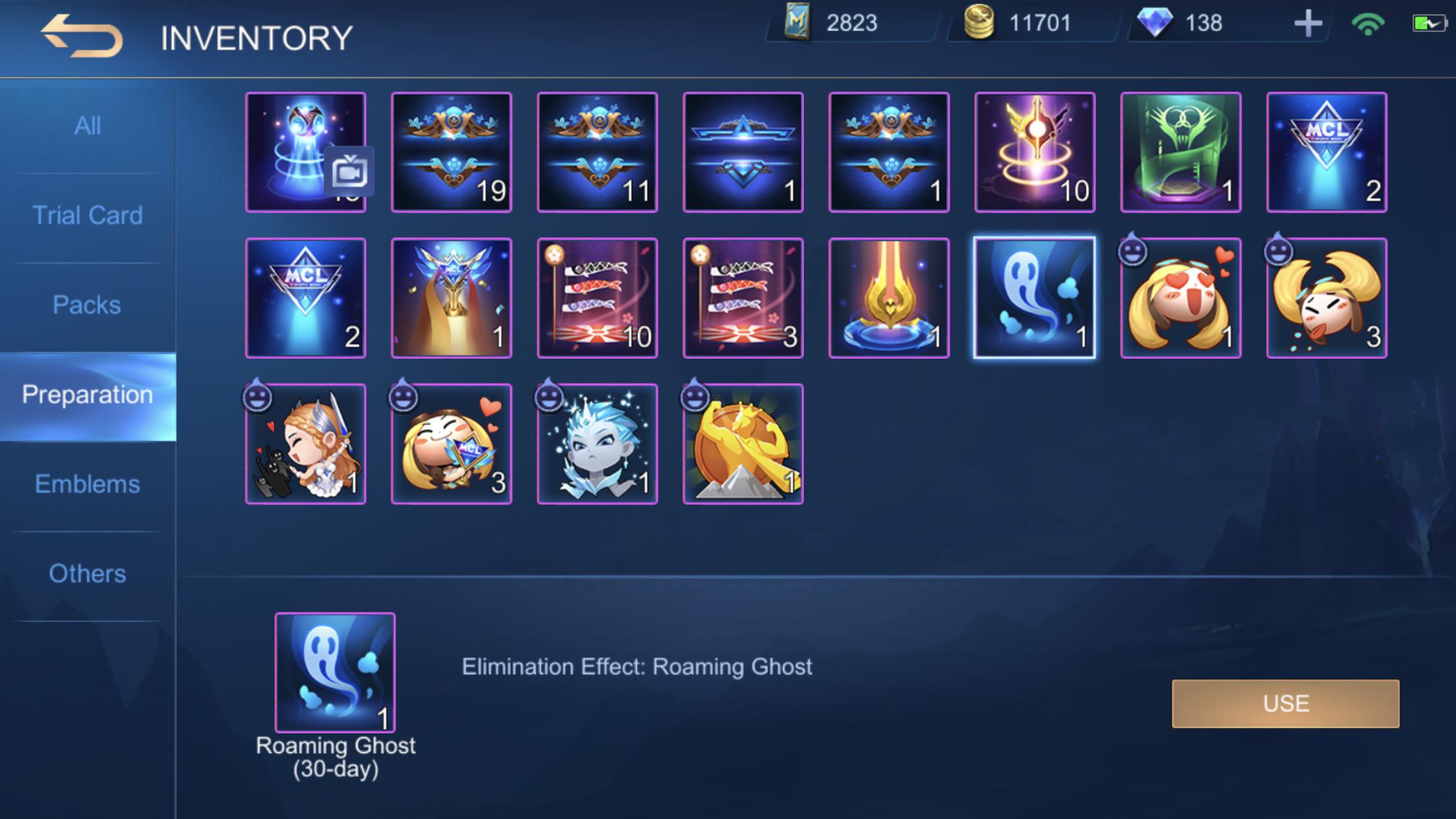Select the golden statue mountain emote
Screen dimensions: 1456x819
click(743, 444)
